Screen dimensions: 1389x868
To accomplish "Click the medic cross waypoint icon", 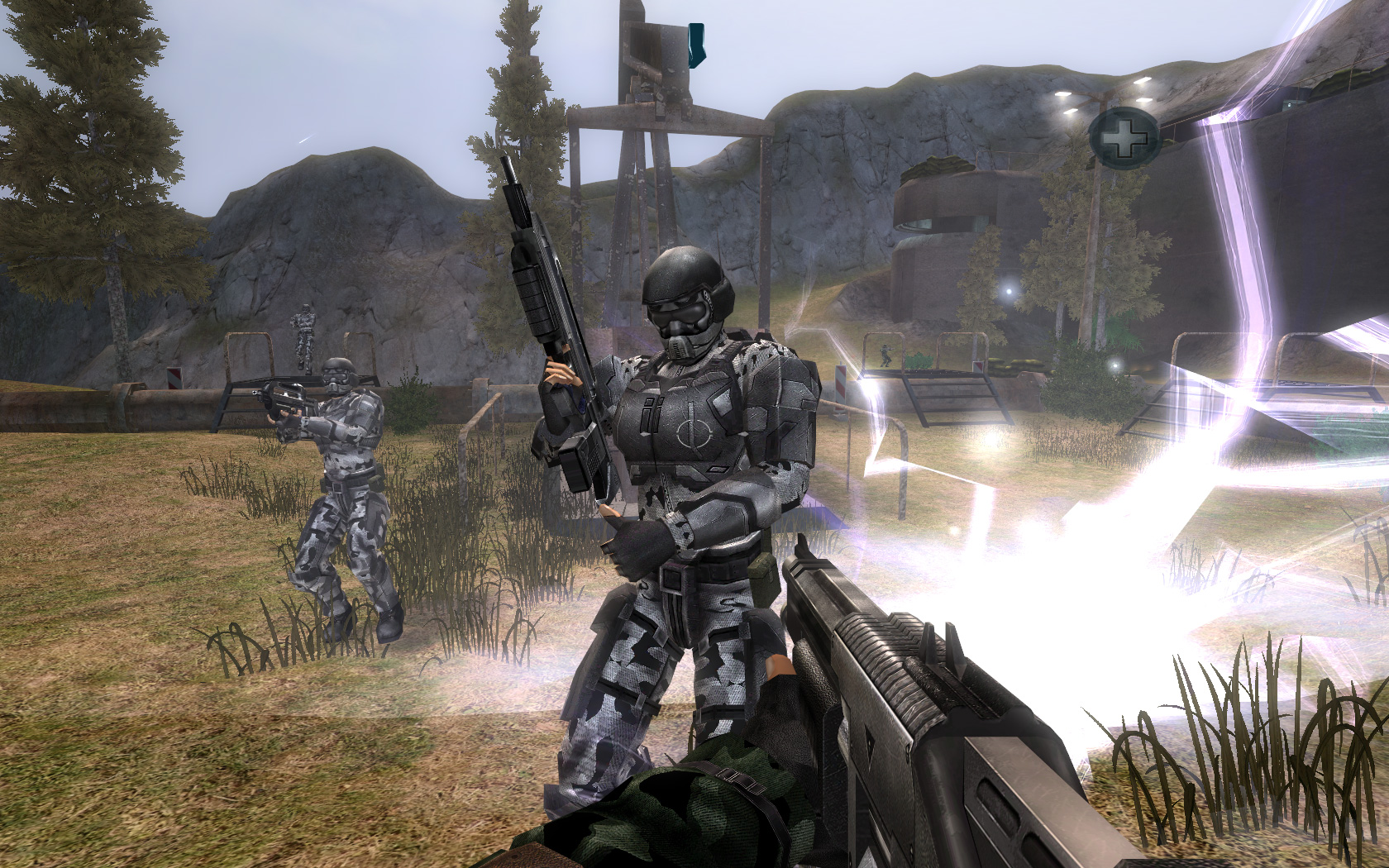I will (x=1123, y=137).
